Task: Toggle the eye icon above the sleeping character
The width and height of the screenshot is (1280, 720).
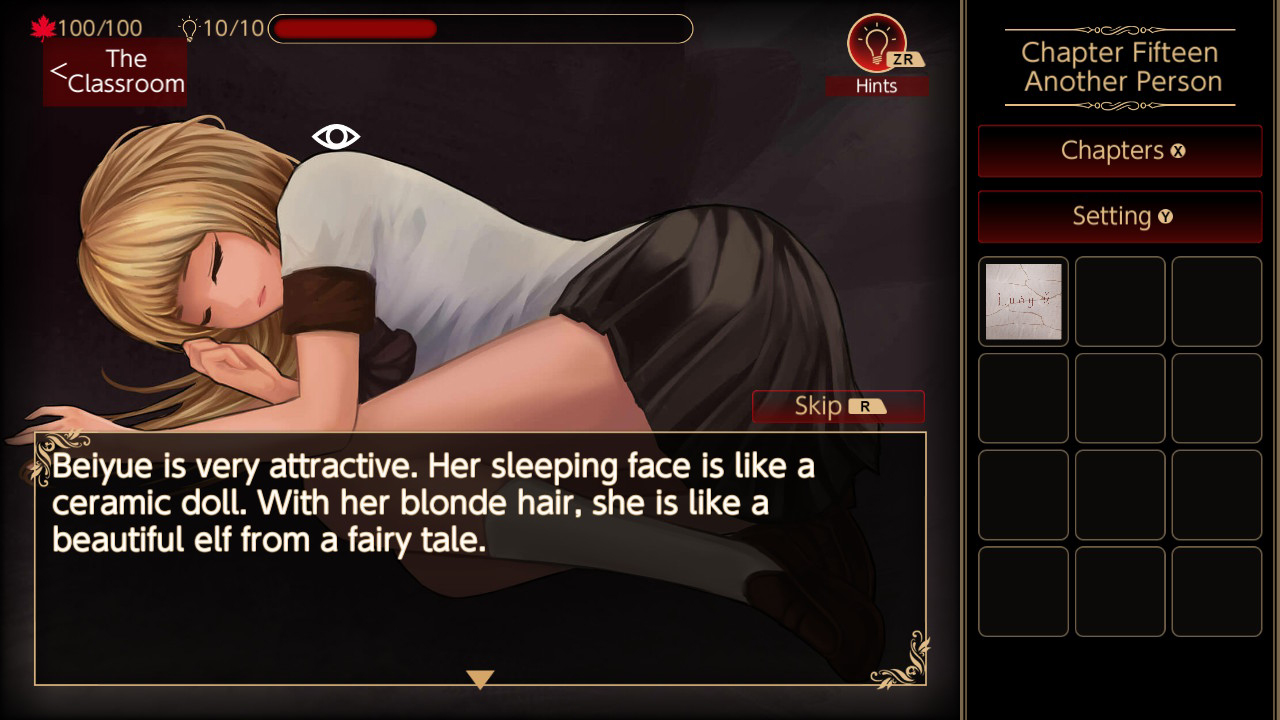Action: coord(334,135)
